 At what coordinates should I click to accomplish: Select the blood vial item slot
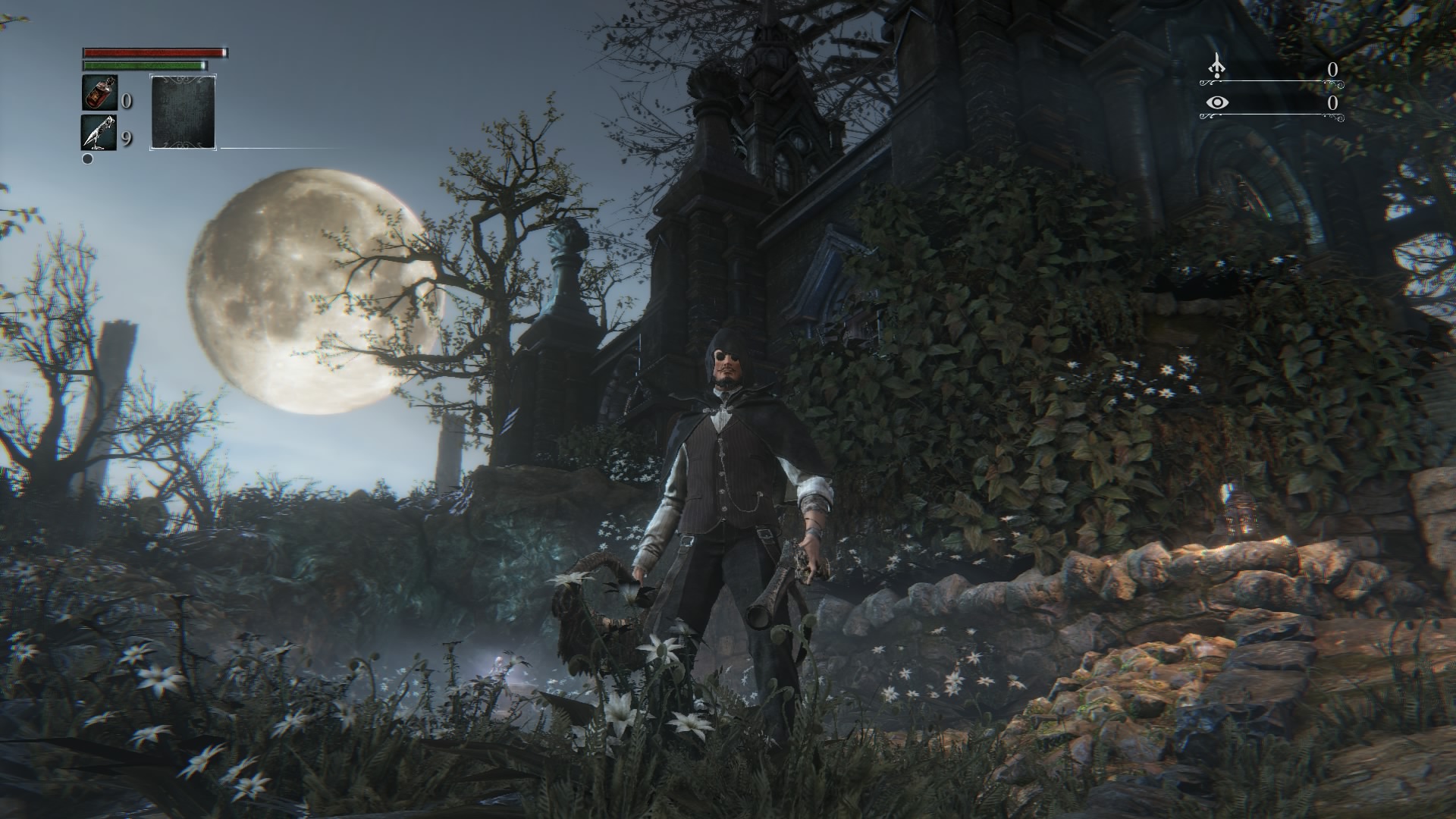pyautogui.click(x=99, y=93)
